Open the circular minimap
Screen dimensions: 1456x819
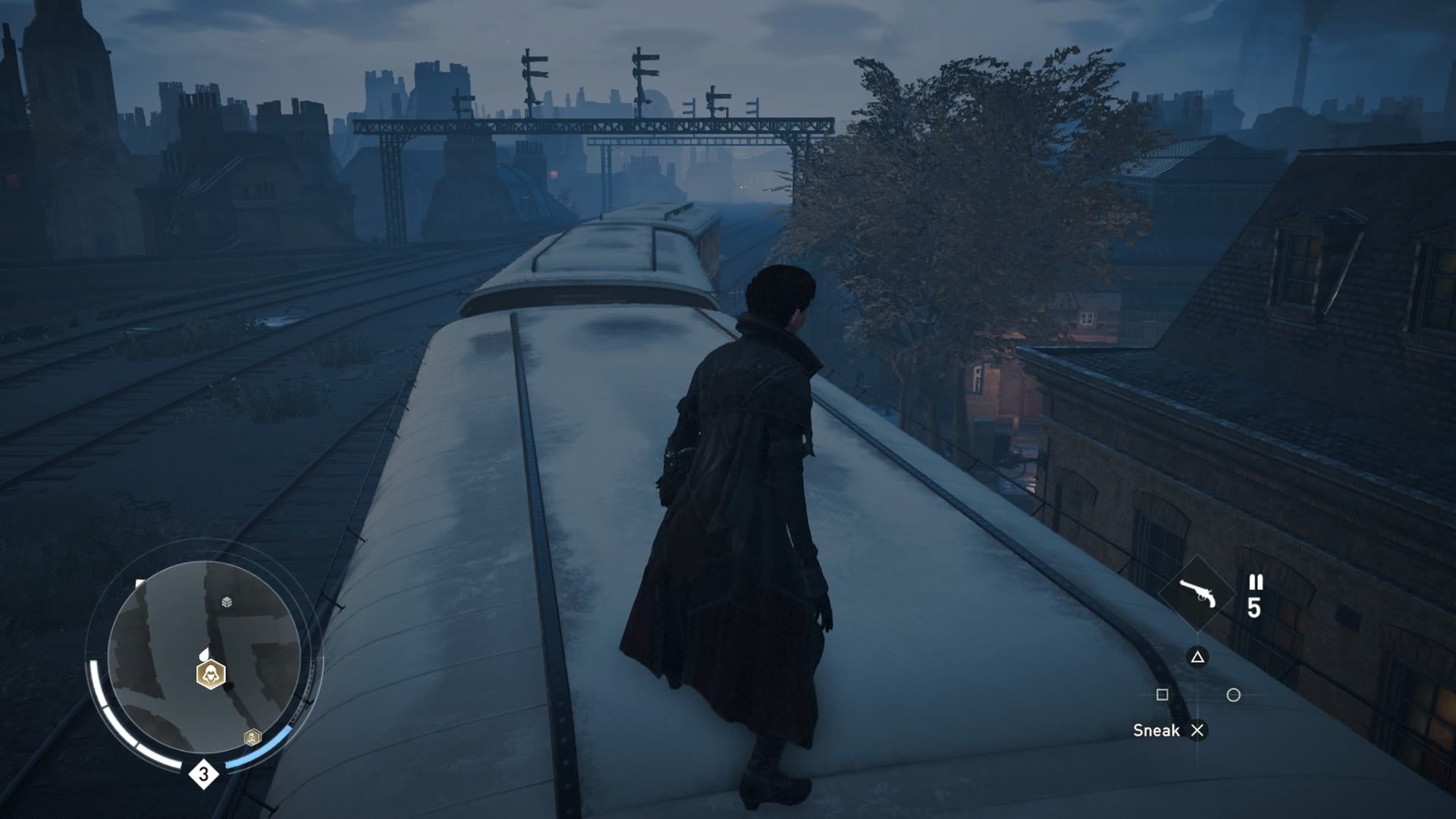coord(203,657)
